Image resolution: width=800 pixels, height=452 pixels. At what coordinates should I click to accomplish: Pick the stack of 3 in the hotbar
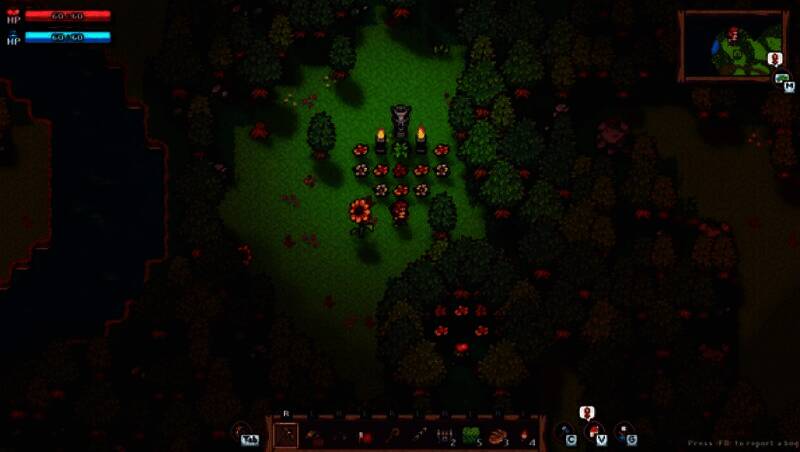click(498, 435)
